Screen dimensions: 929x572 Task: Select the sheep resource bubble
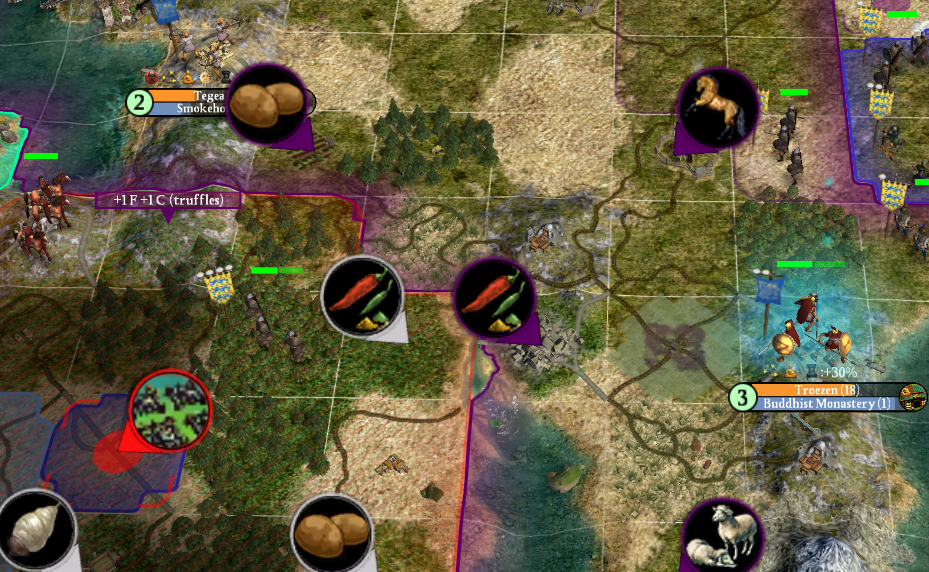tap(723, 535)
